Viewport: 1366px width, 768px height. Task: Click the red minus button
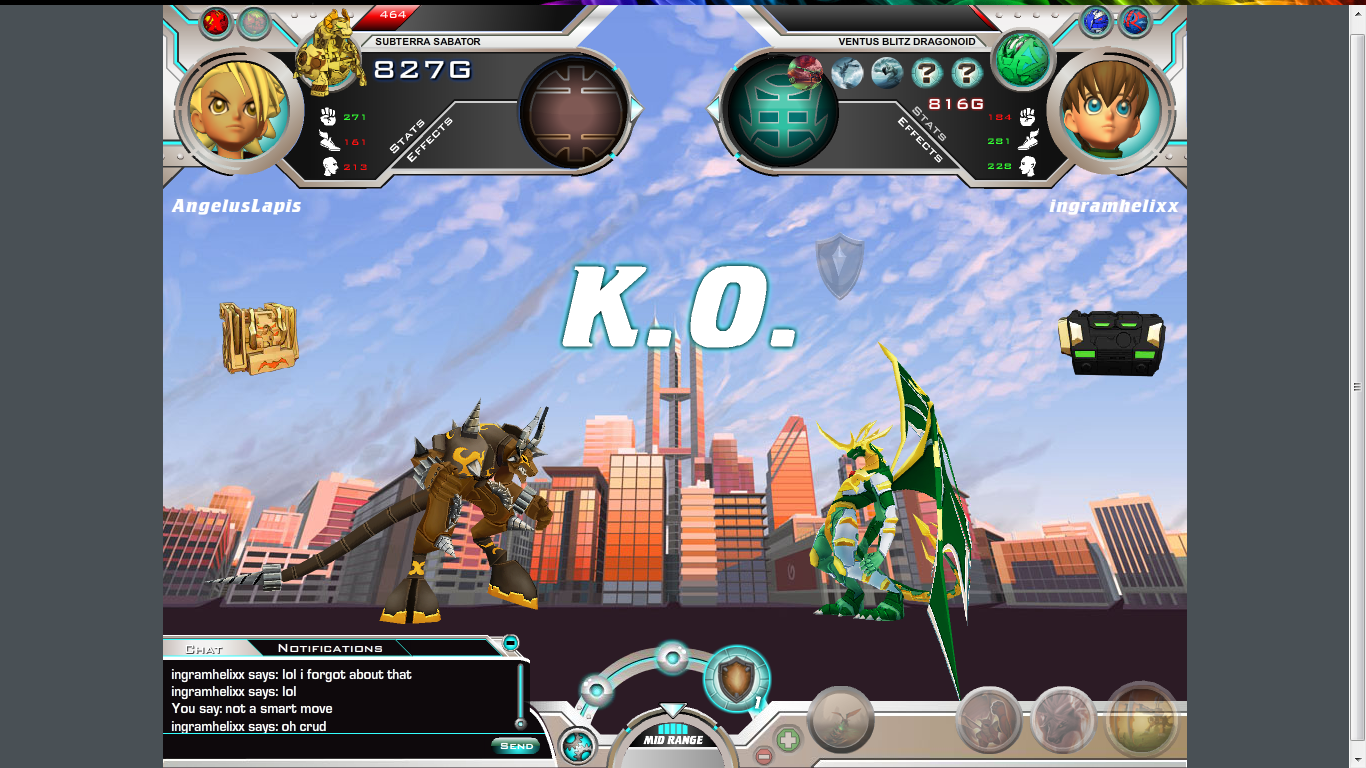point(763,757)
